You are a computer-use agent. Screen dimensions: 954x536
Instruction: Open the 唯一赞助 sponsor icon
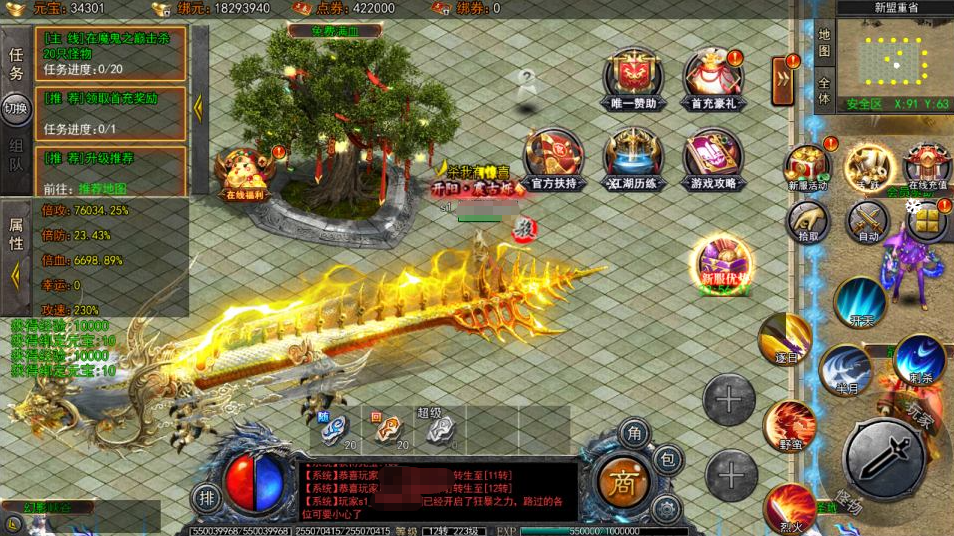pos(632,76)
